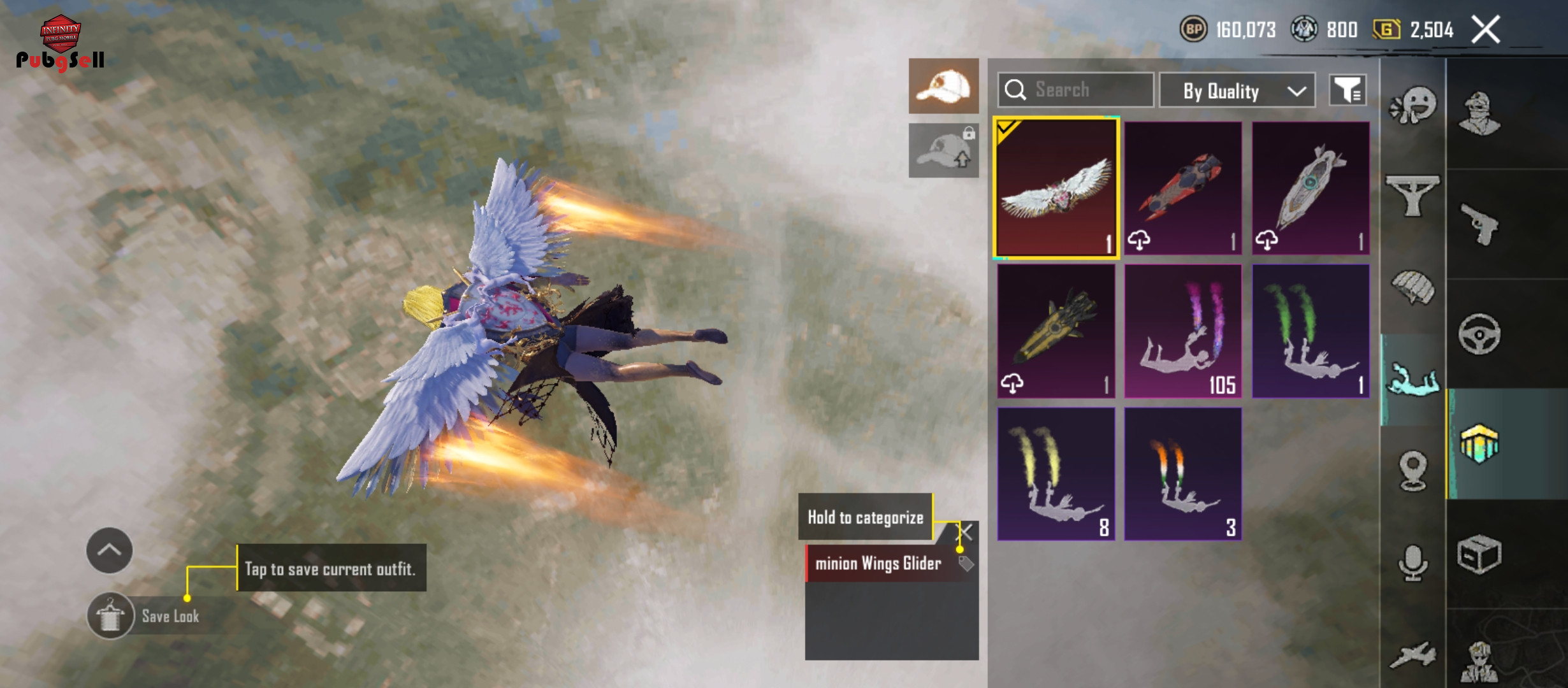Choose the red rocket glider item
Screen dimensions: 1568x688
coord(1183,189)
